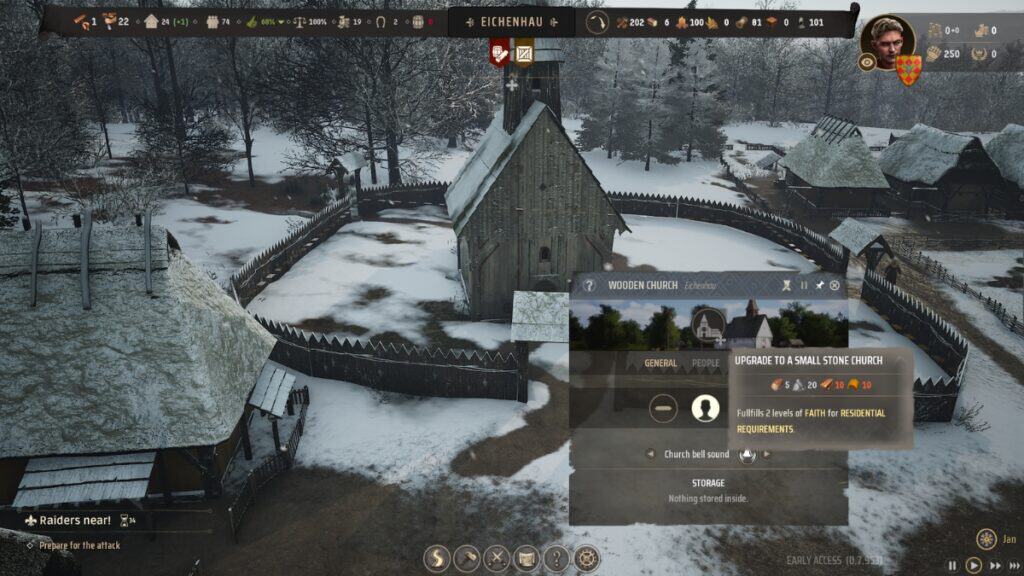
Task: Pause the game speed
Action: pyautogui.click(x=952, y=565)
